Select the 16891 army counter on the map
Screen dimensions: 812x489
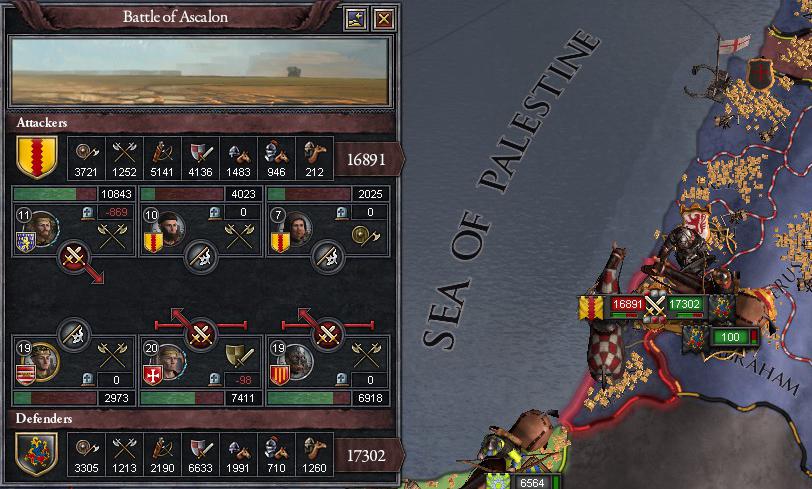(x=626, y=304)
